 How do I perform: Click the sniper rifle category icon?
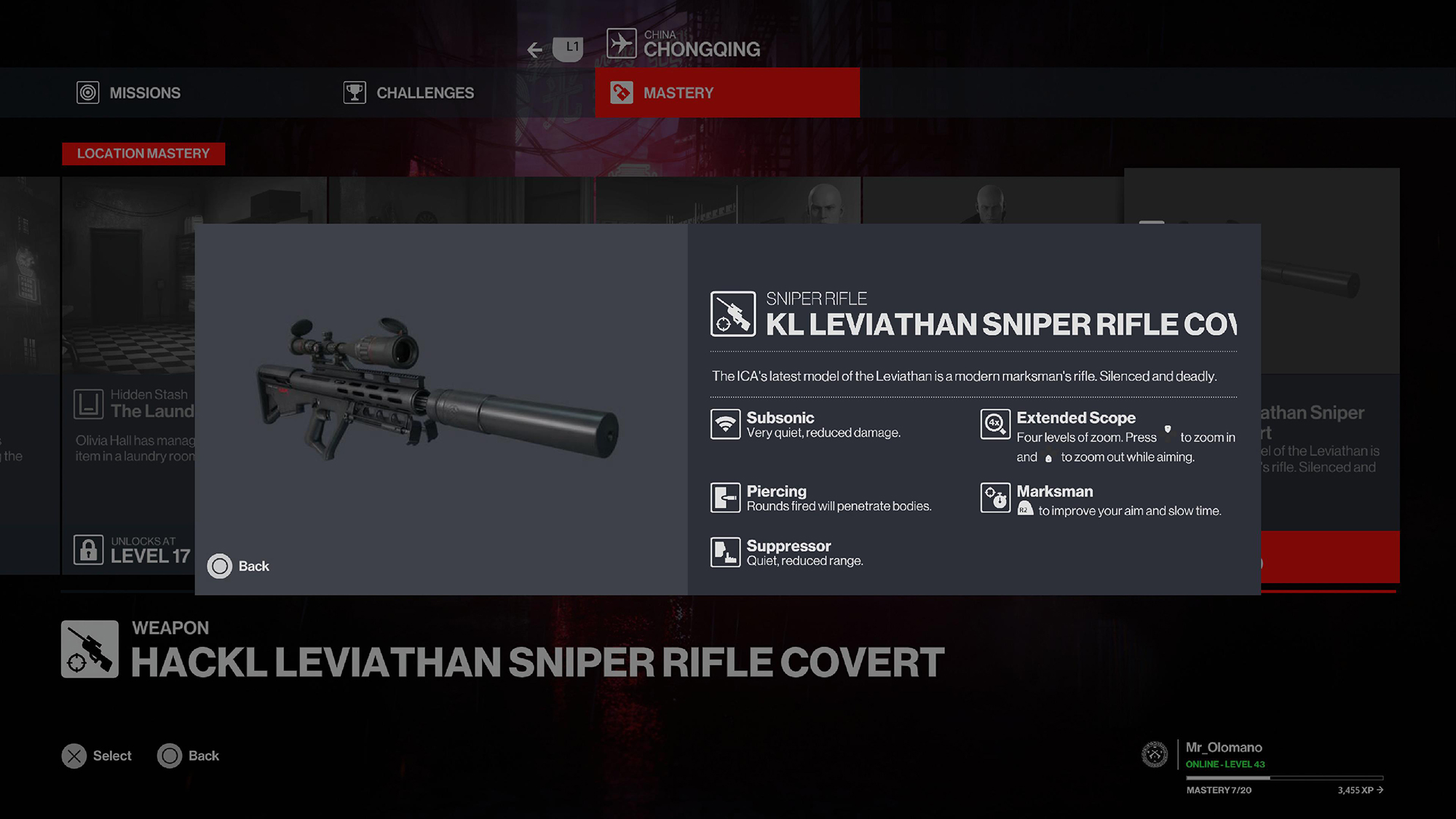(733, 316)
